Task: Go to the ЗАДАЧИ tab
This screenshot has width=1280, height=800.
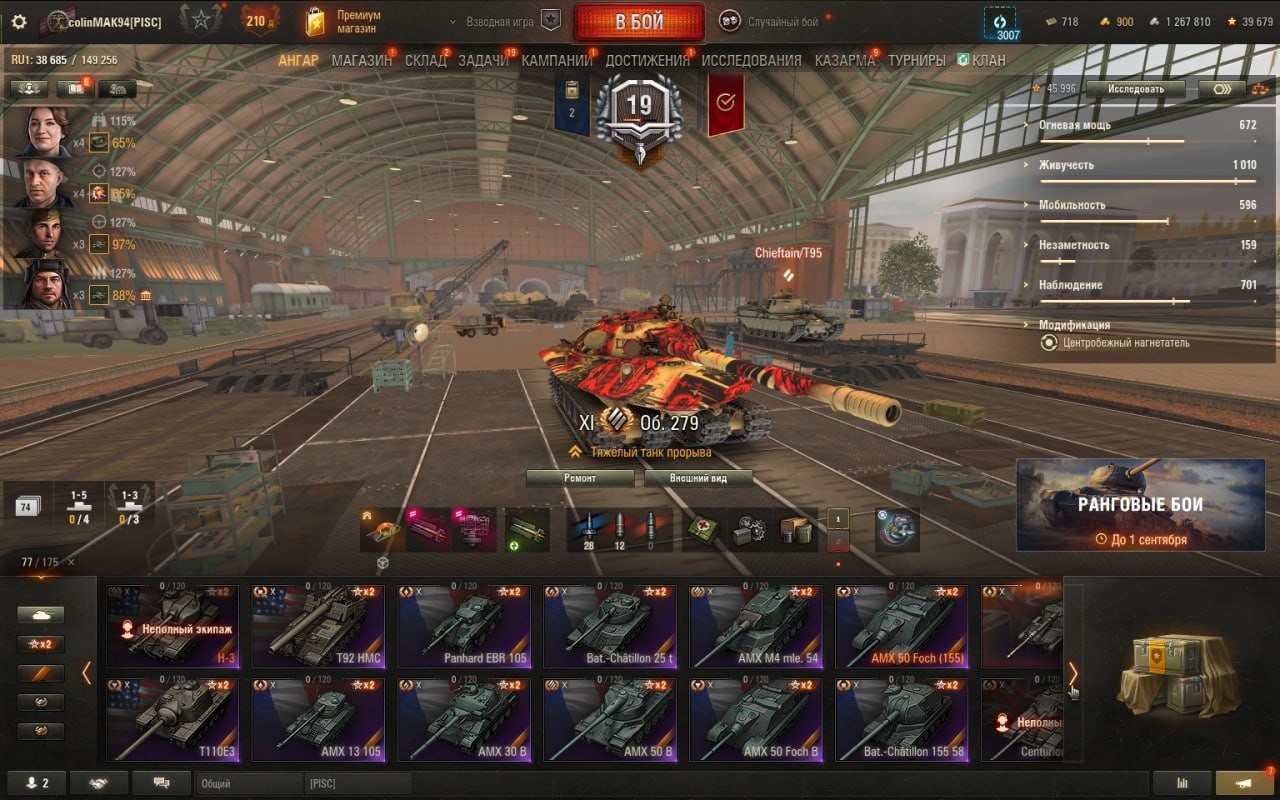Action: (483, 60)
